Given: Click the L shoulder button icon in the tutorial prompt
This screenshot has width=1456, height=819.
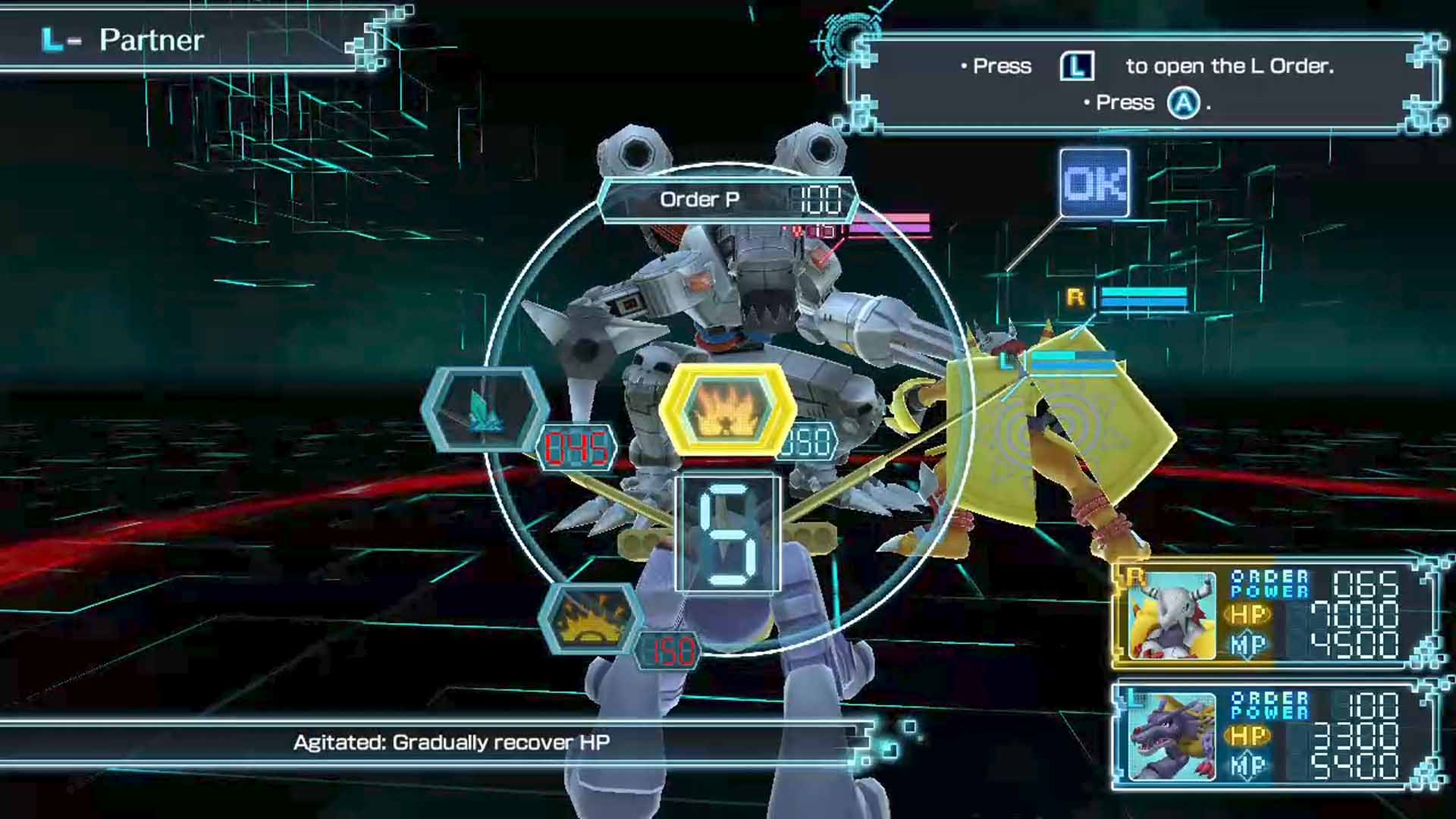Looking at the screenshot, I should coord(1077,67).
